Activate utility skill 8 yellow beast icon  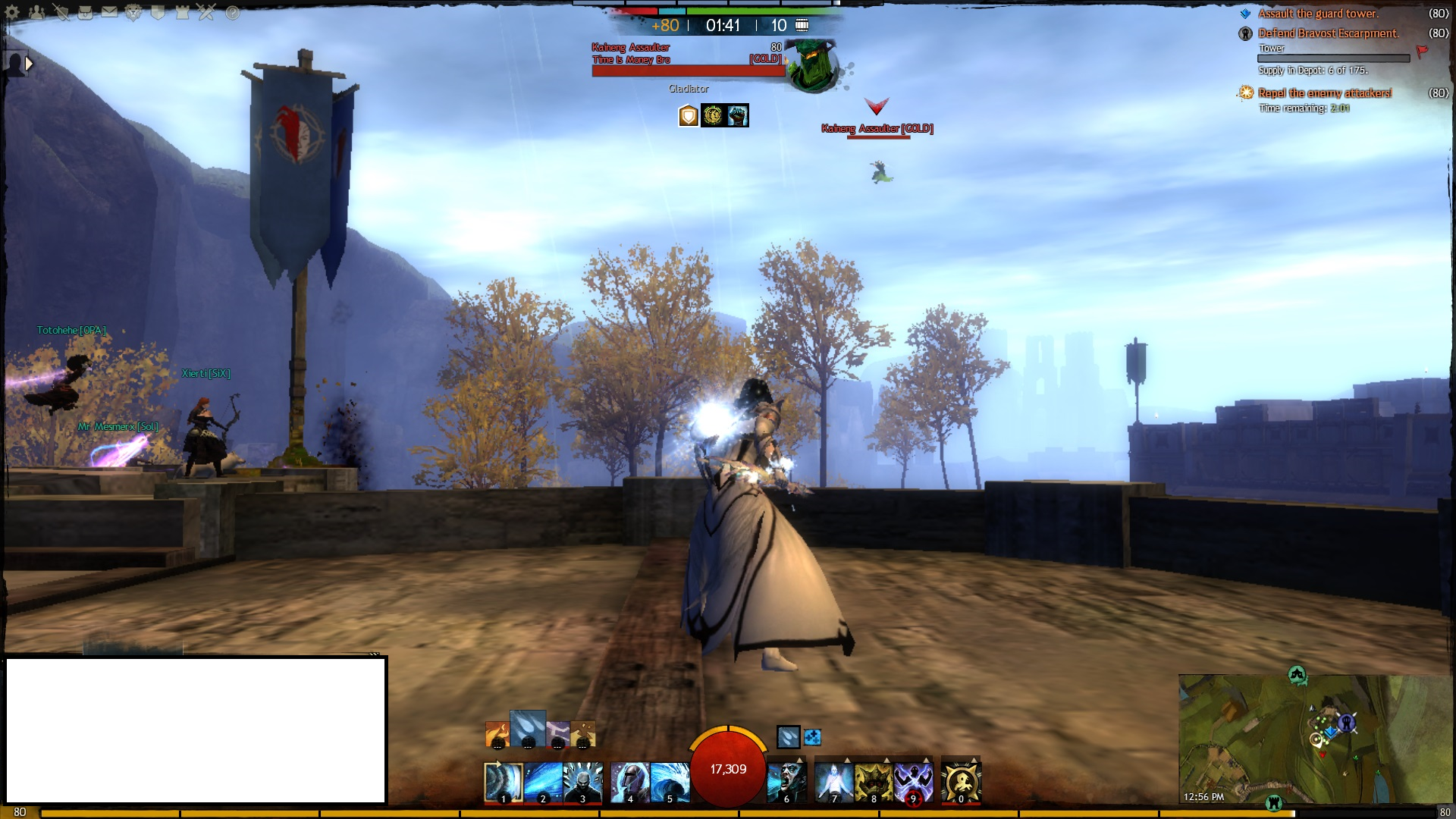coord(874,782)
